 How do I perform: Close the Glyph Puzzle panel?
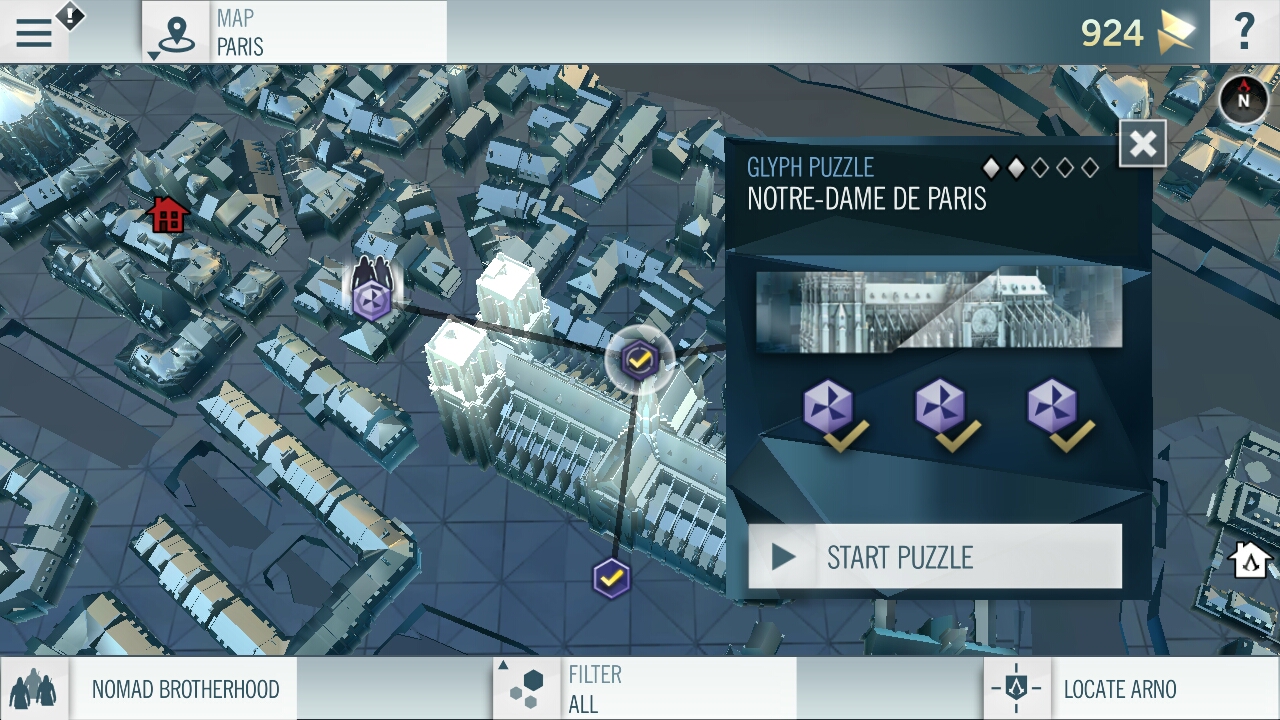pos(1142,145)
